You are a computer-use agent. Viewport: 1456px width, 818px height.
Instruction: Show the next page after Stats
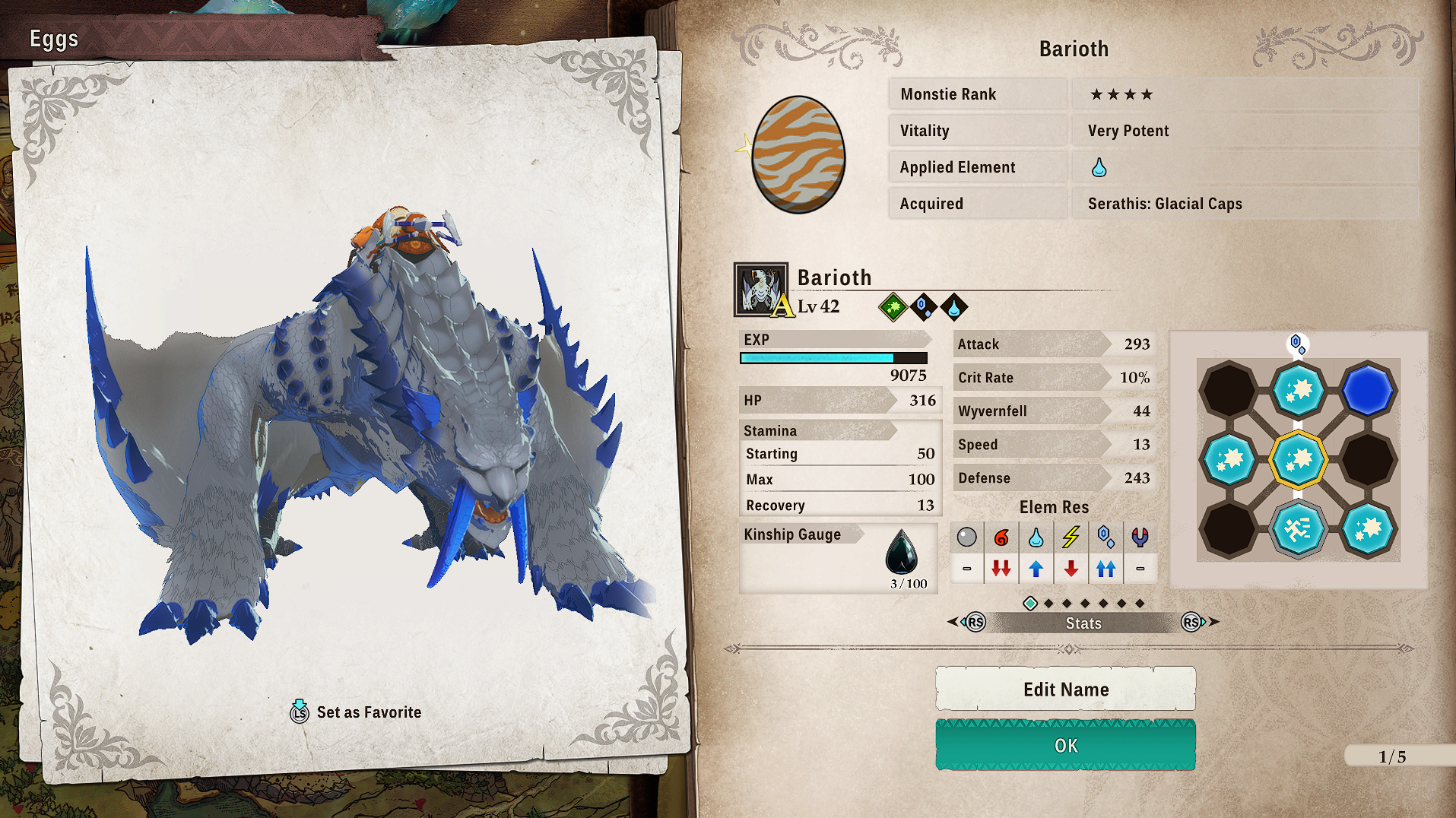[x=1196, y=622]
